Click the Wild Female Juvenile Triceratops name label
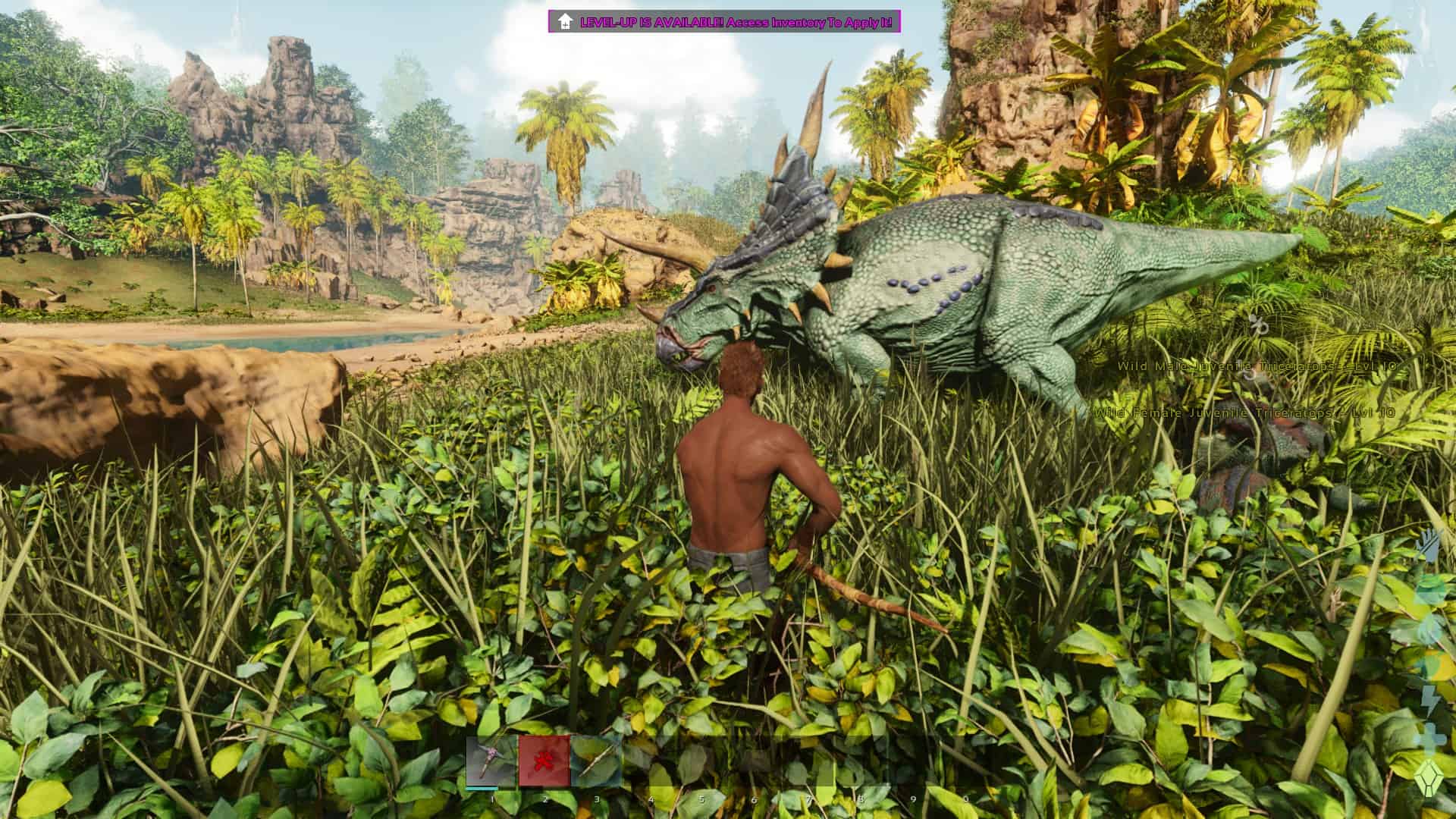 (x=1244, y=415)
